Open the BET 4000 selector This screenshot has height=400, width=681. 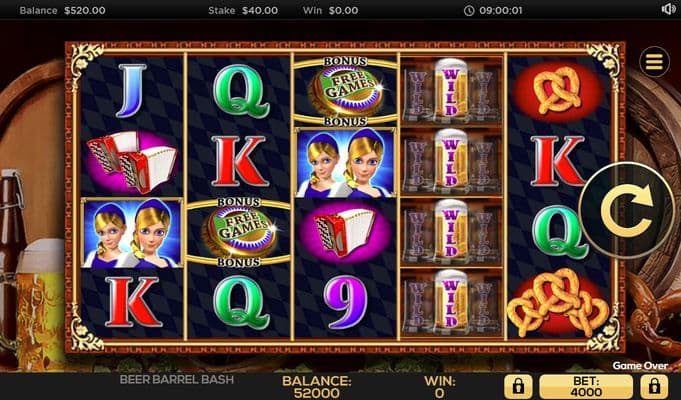pyautogui.click(x=586, y=386)
